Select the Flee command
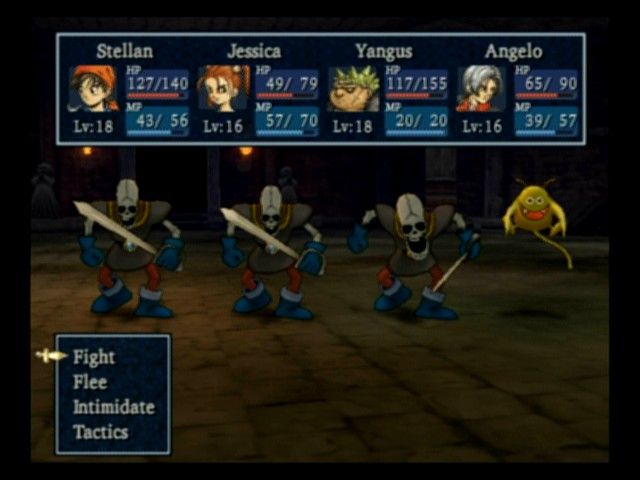 tap(90, 382)
